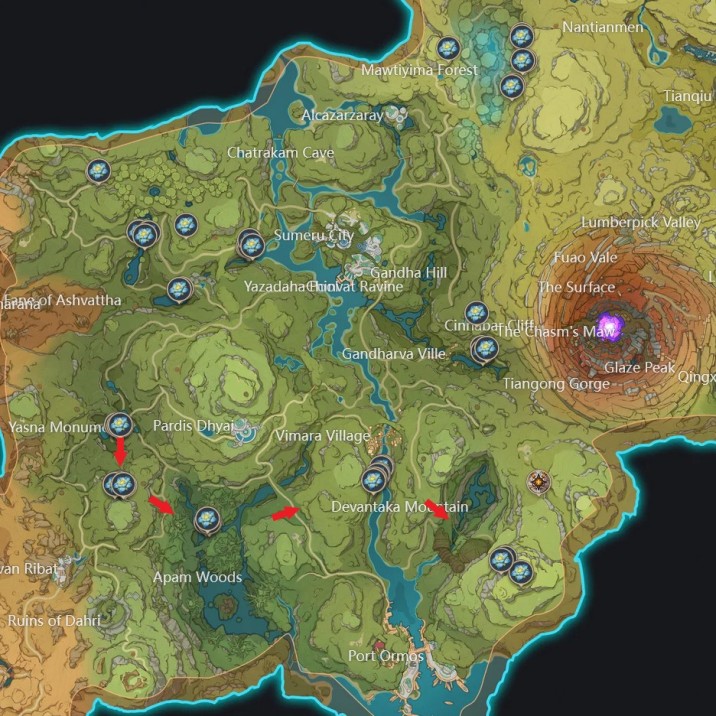The width and height of the screenshot is (716, 716).
Task: Click the flower marker at Yasna Monument
Action: pos(120,425)
